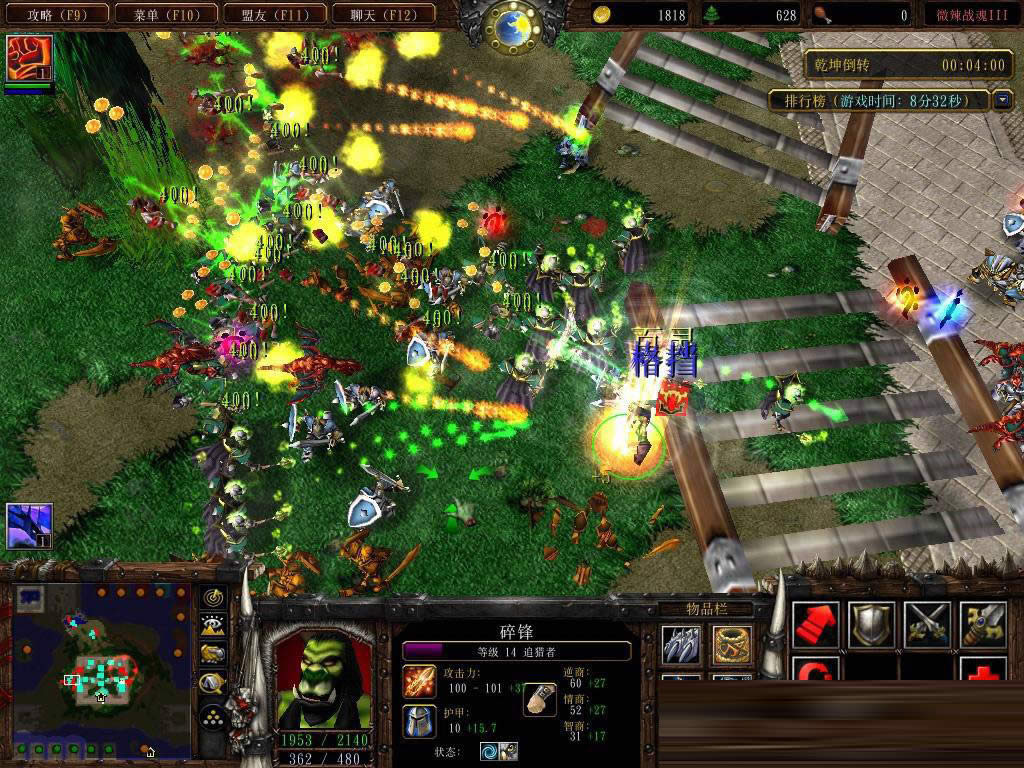Activate the minimap signal ping button
Image resolution: width=1024 pixels, height=768 pixels.
213,598
